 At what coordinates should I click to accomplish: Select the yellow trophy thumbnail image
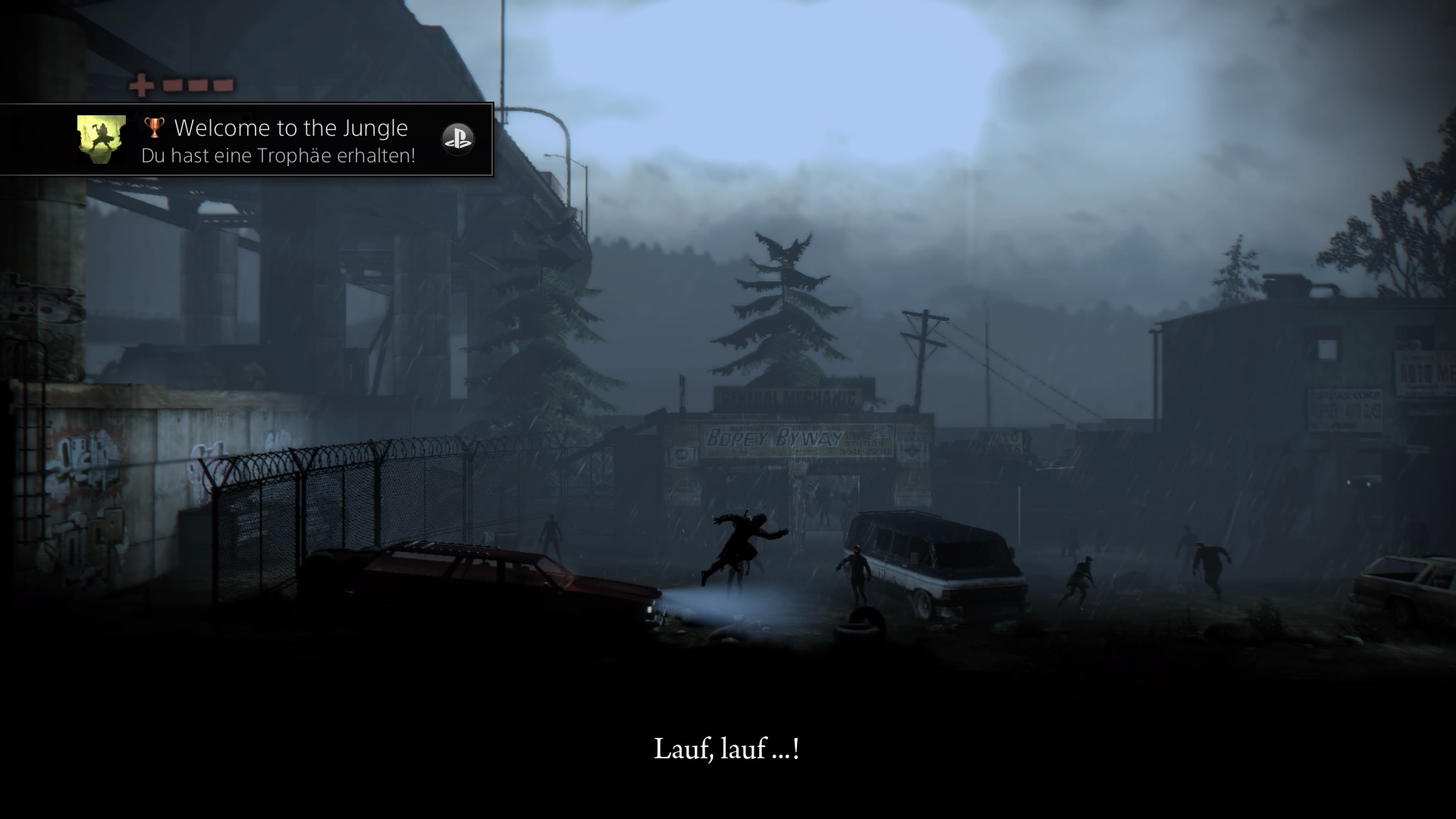[102, 140]
